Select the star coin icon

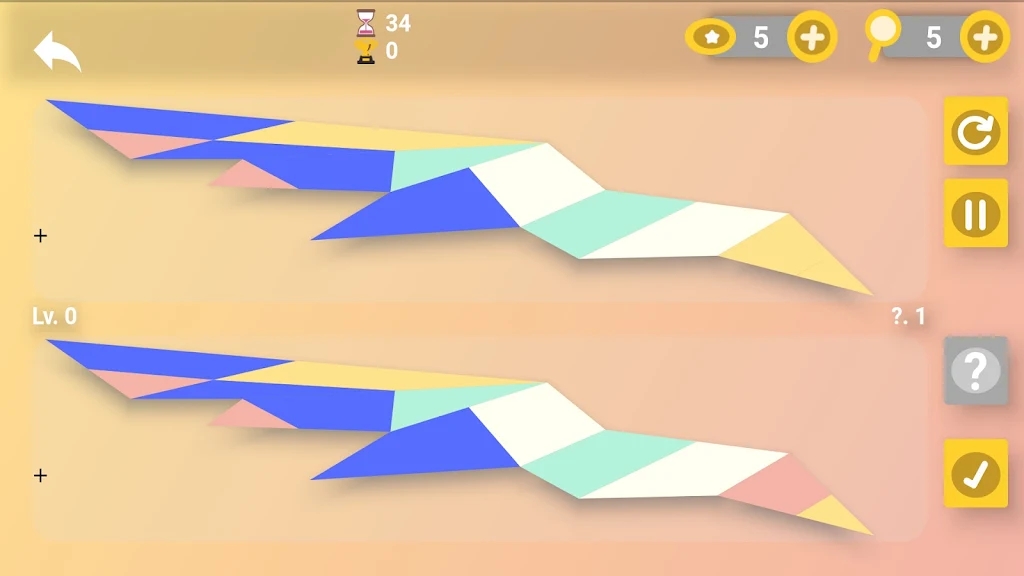coord(711,38)
